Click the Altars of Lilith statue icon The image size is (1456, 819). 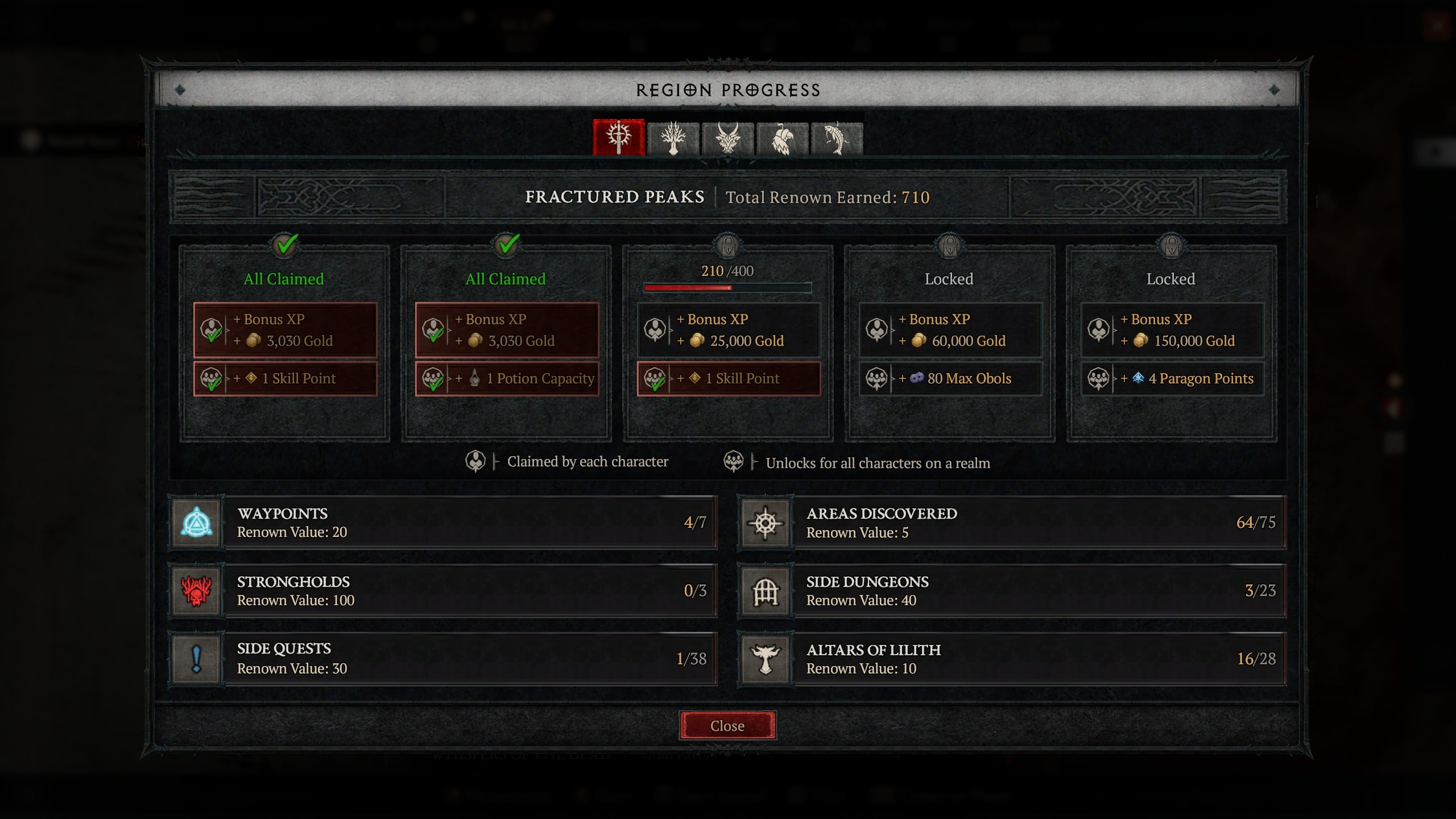click(x=765, y=659)
